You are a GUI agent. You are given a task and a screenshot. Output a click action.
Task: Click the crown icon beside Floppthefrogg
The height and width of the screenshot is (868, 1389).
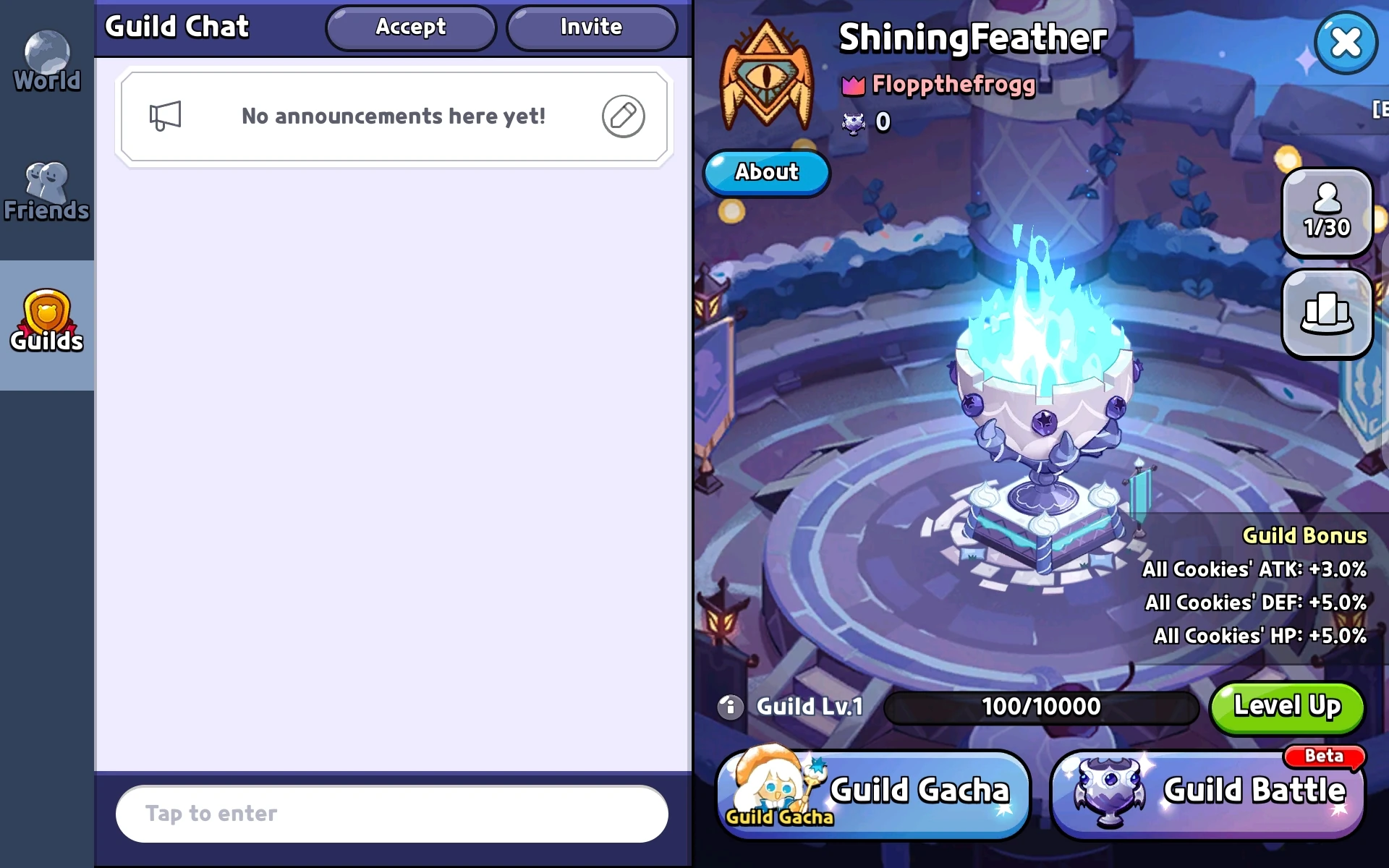852,85
